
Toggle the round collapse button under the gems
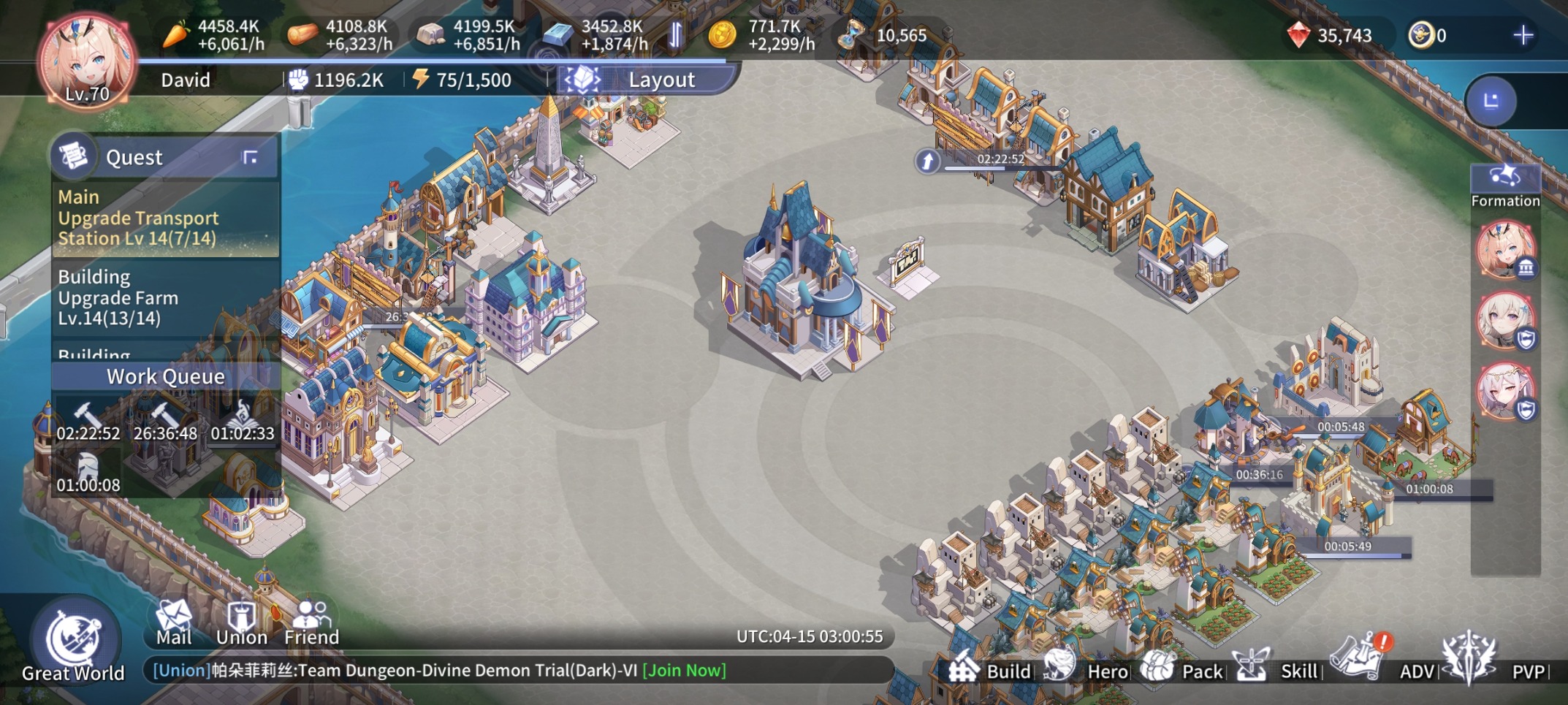click(x=1491, y=101)
